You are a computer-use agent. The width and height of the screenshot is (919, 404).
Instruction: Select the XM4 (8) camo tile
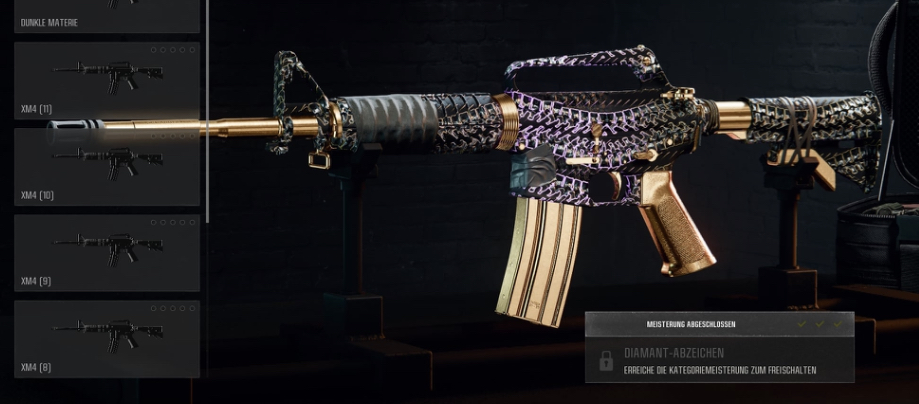[106, 338]
